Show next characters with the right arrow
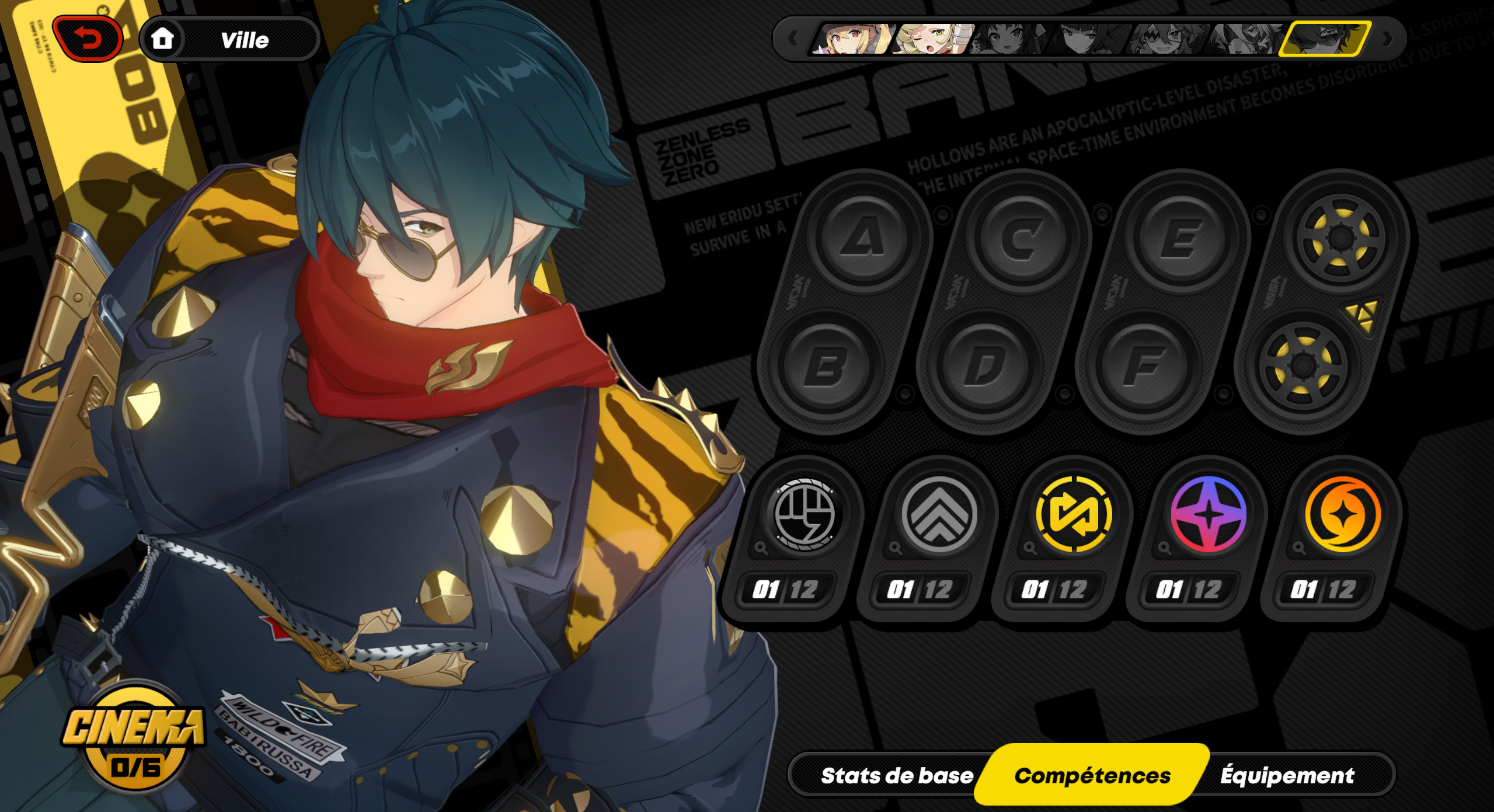The width and height of the screenshot is (1494, 812). (1388, 39)
